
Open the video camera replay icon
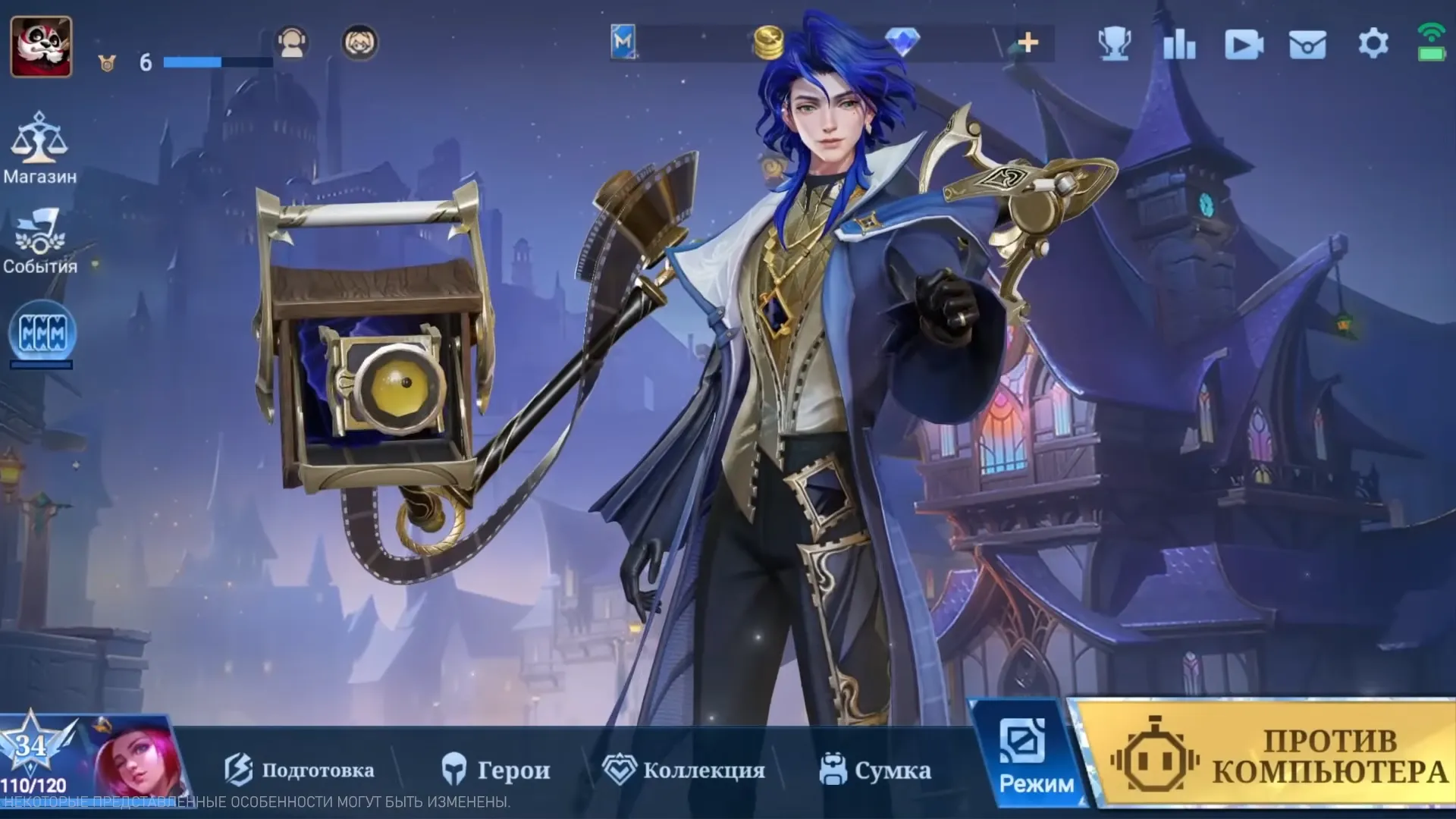(1244, 45)
